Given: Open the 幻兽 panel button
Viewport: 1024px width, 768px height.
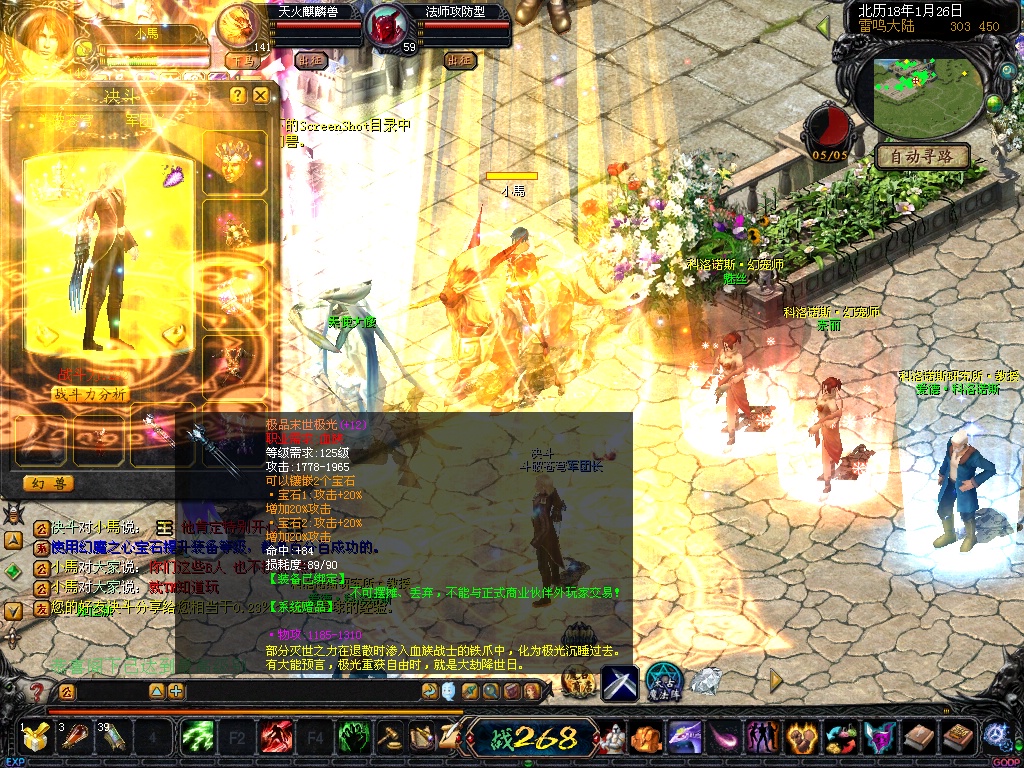Looking at the screenshot, I should [48, 483].
